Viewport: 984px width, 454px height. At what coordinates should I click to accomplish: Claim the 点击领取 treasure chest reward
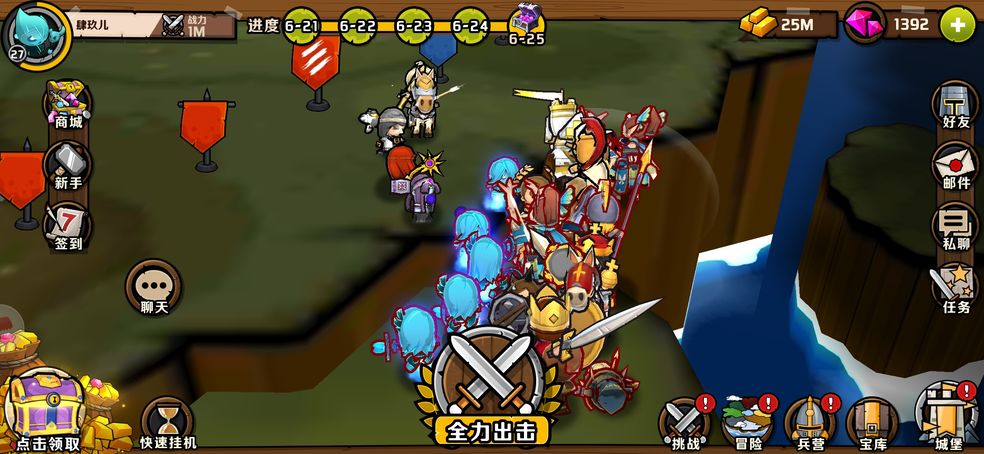(x=47, y=410)
